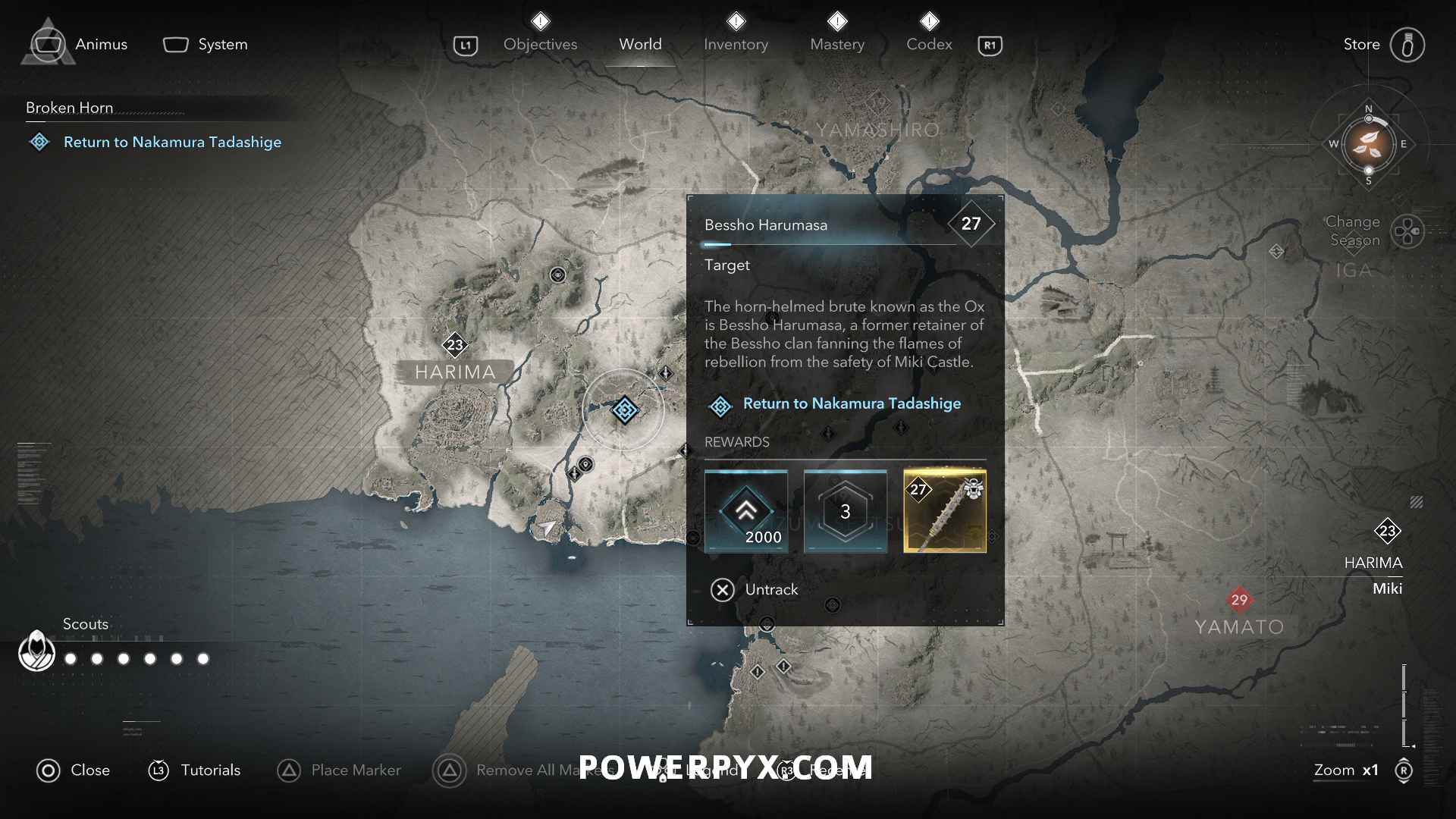Open the System menu
1456x819 pixels.
pos(206,44)
